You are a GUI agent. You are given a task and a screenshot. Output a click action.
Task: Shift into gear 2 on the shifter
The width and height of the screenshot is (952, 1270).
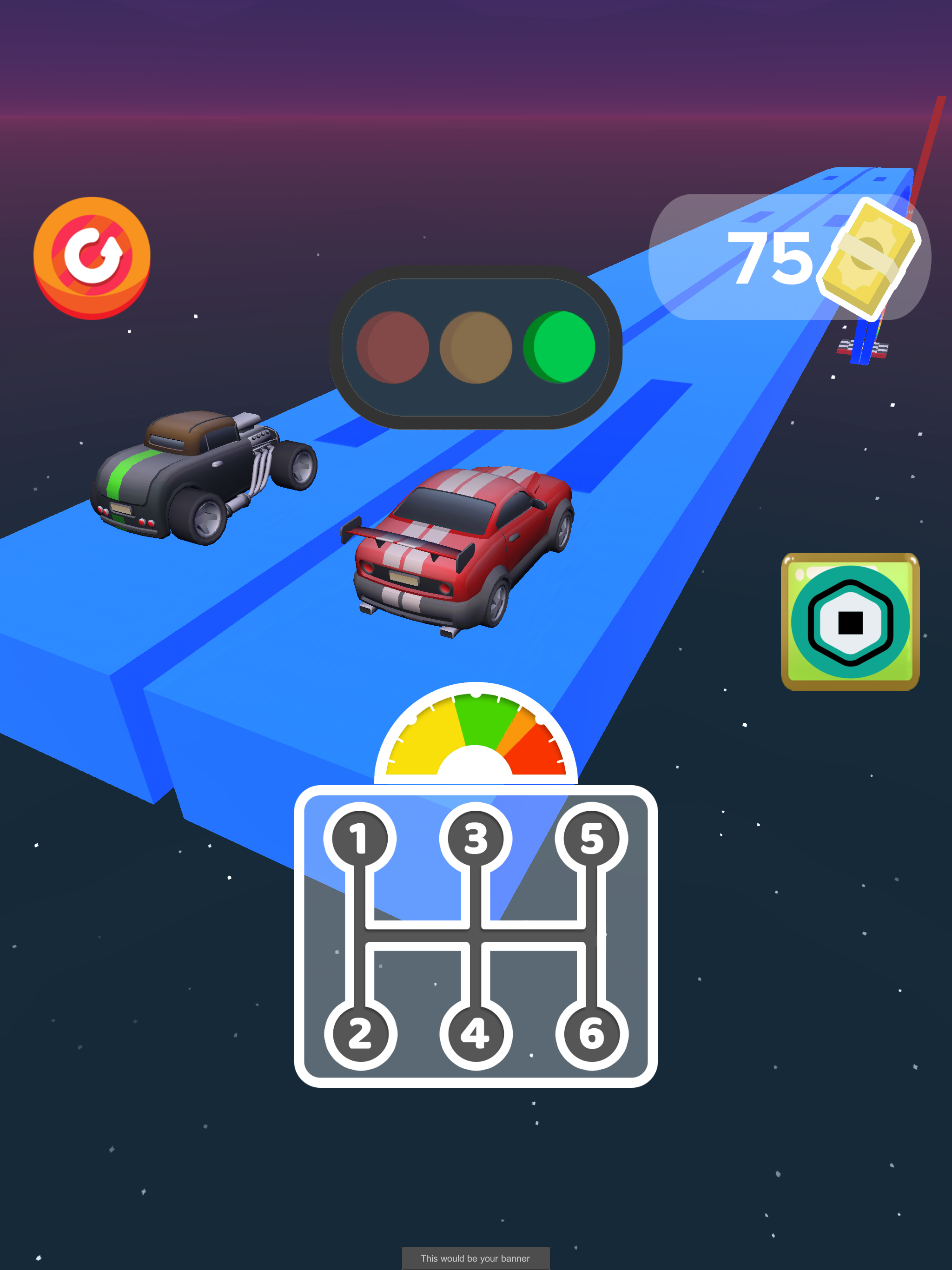[360, 1032]
